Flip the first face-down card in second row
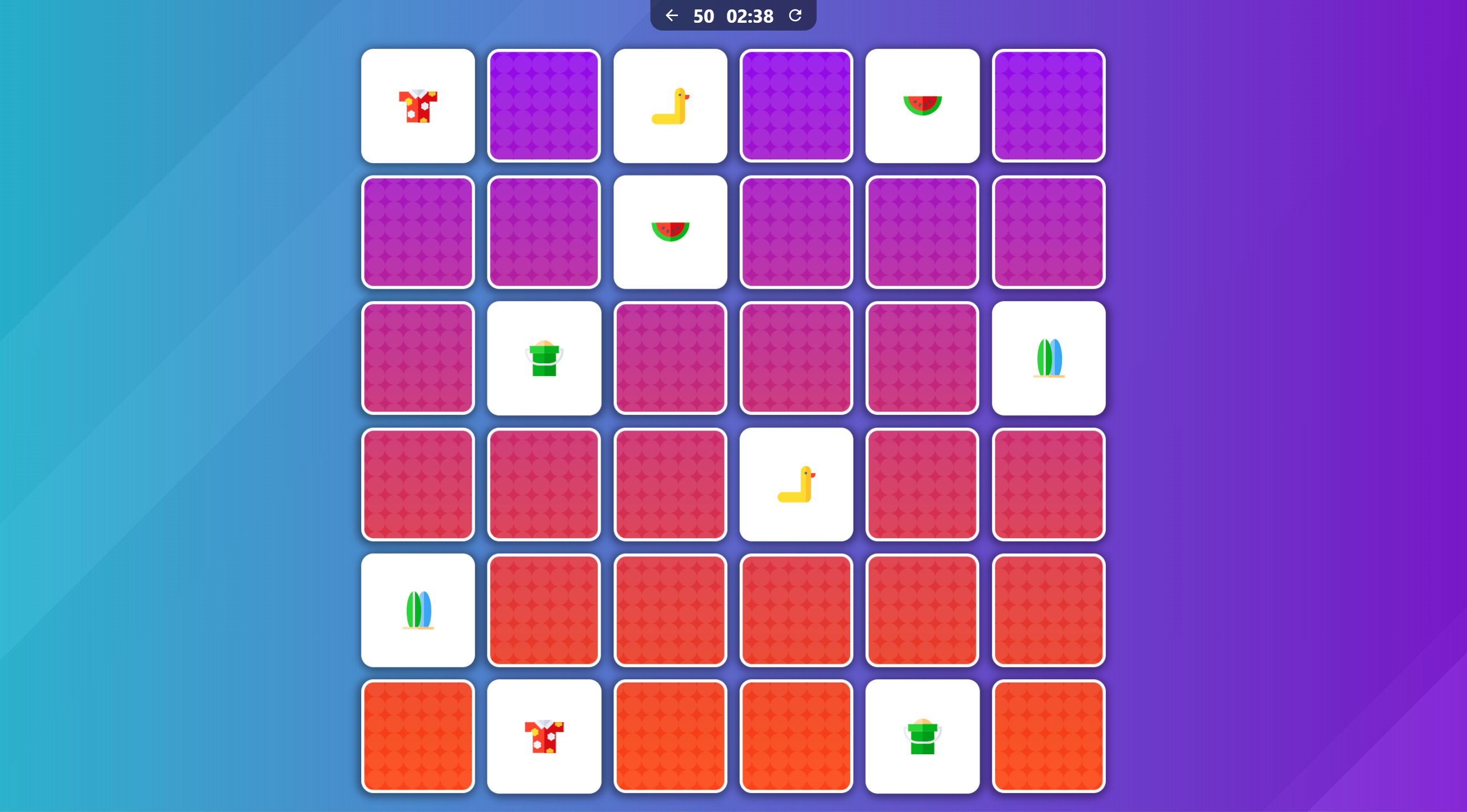The height and width of the screenshot is (812, 1467). coord(418,232)
